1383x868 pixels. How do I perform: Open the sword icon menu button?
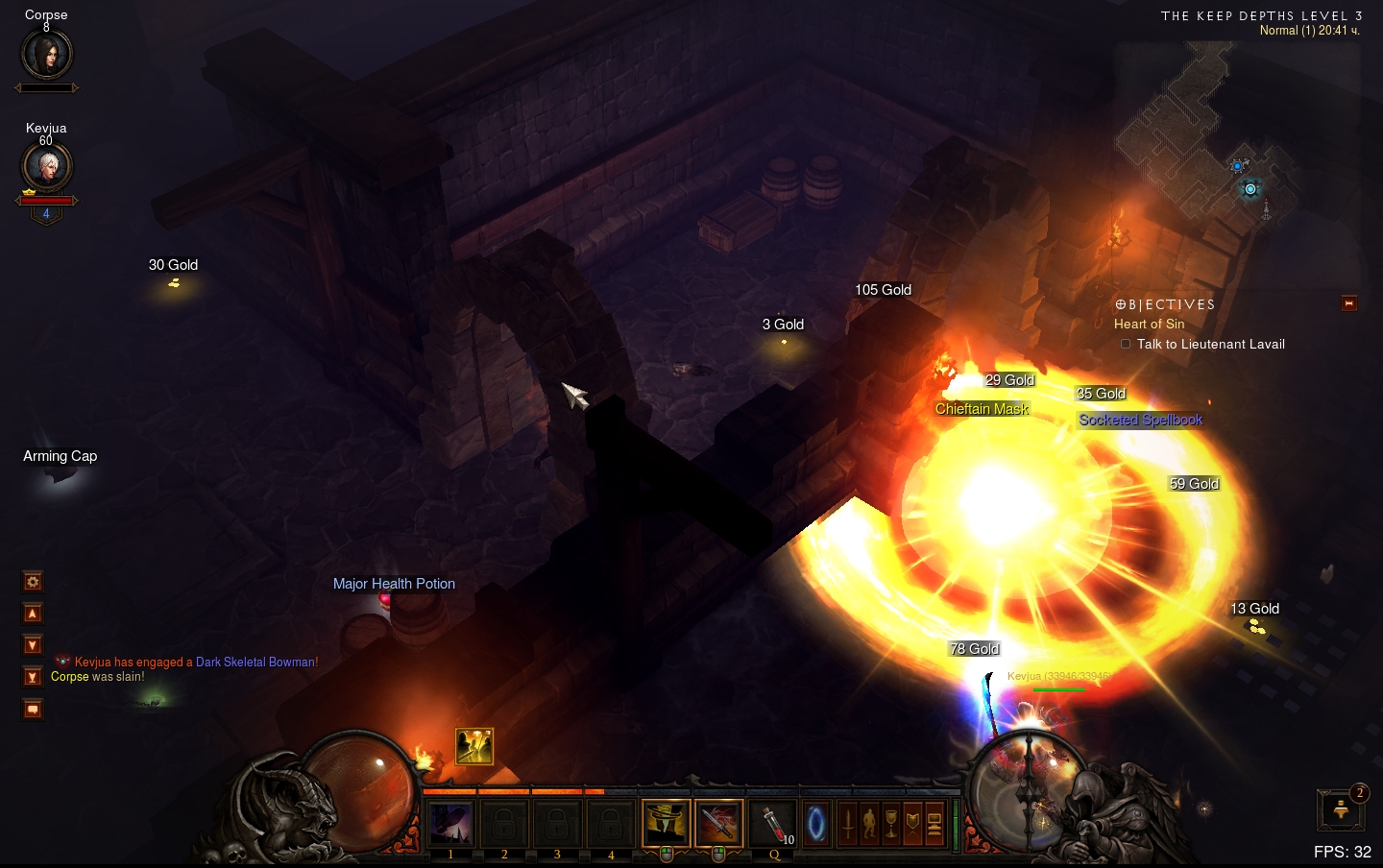point(848,823)
